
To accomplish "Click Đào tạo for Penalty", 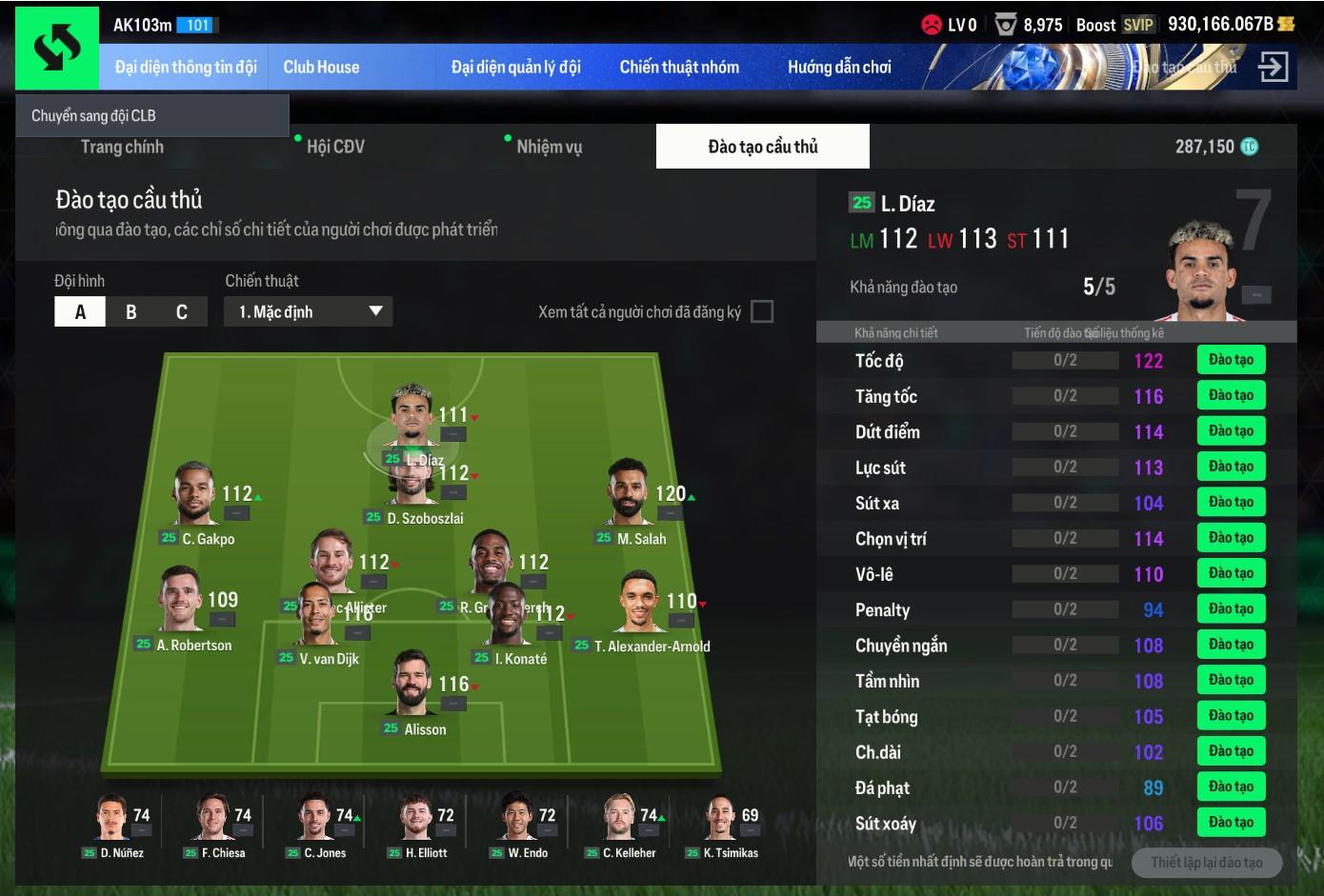I will 1231,609.
